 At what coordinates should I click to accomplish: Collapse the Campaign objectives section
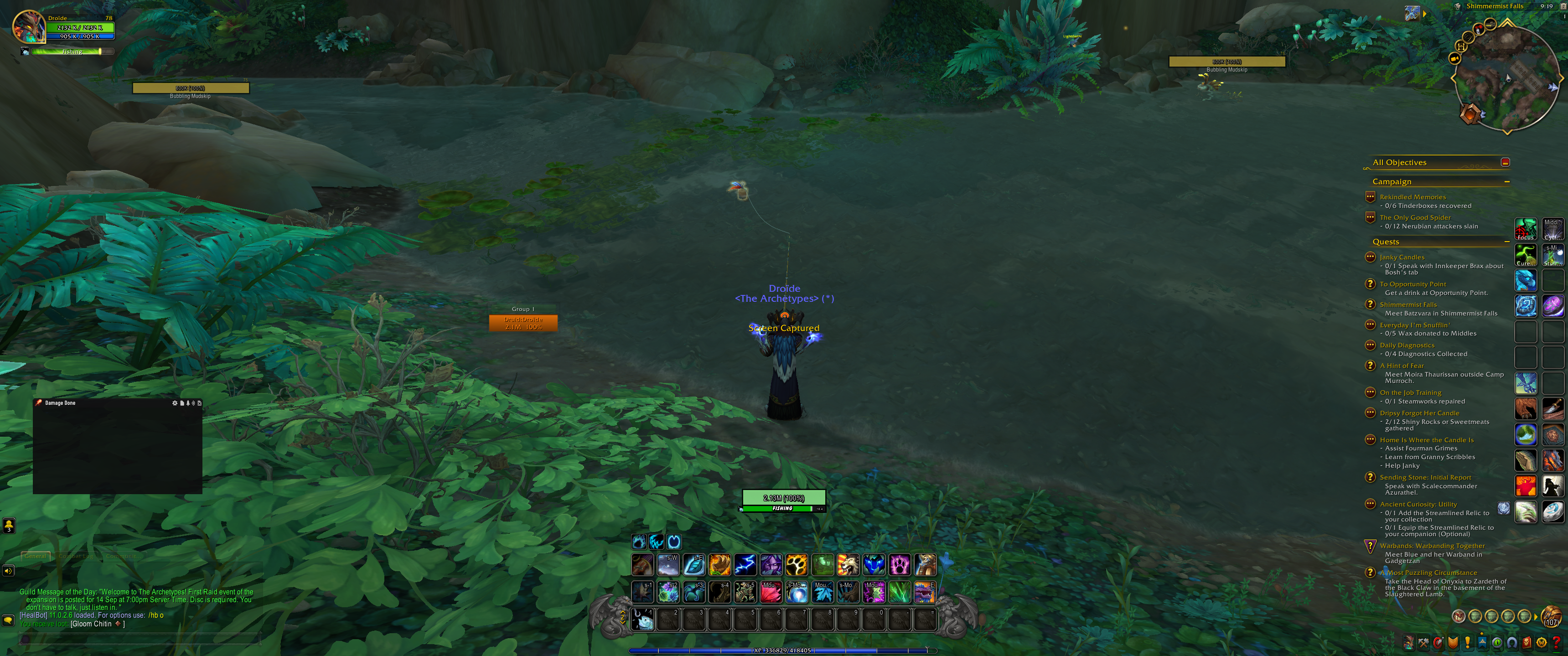[1507, 182]
